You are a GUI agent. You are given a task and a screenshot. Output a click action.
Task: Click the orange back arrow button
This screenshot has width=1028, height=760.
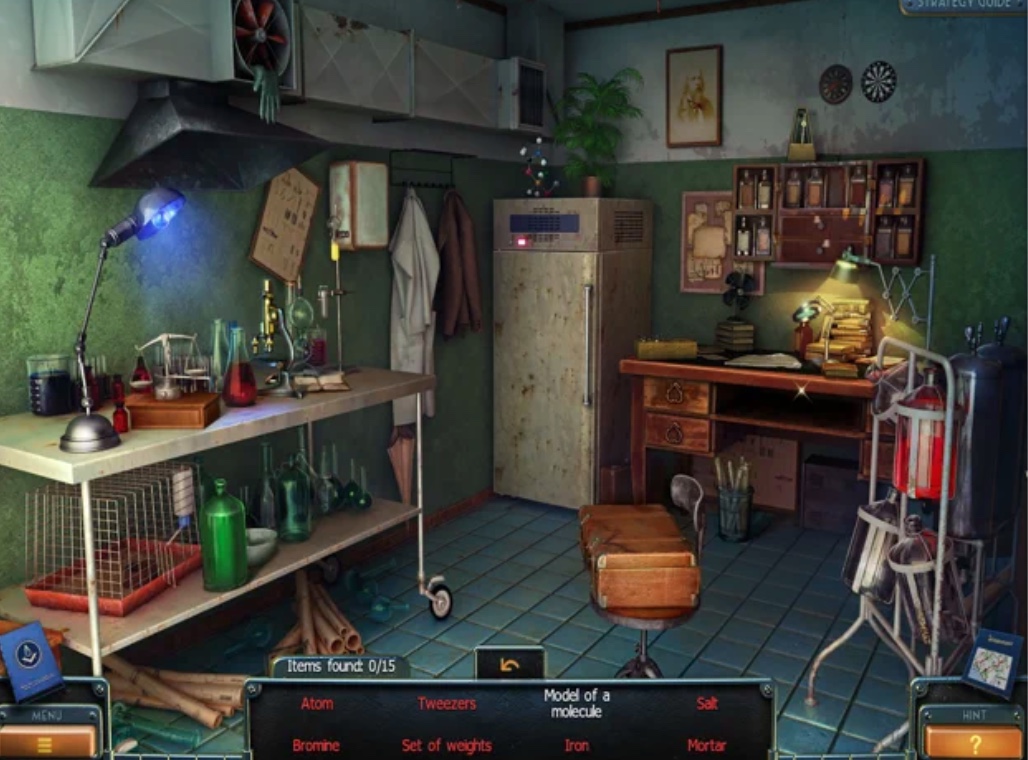(510, 665)
